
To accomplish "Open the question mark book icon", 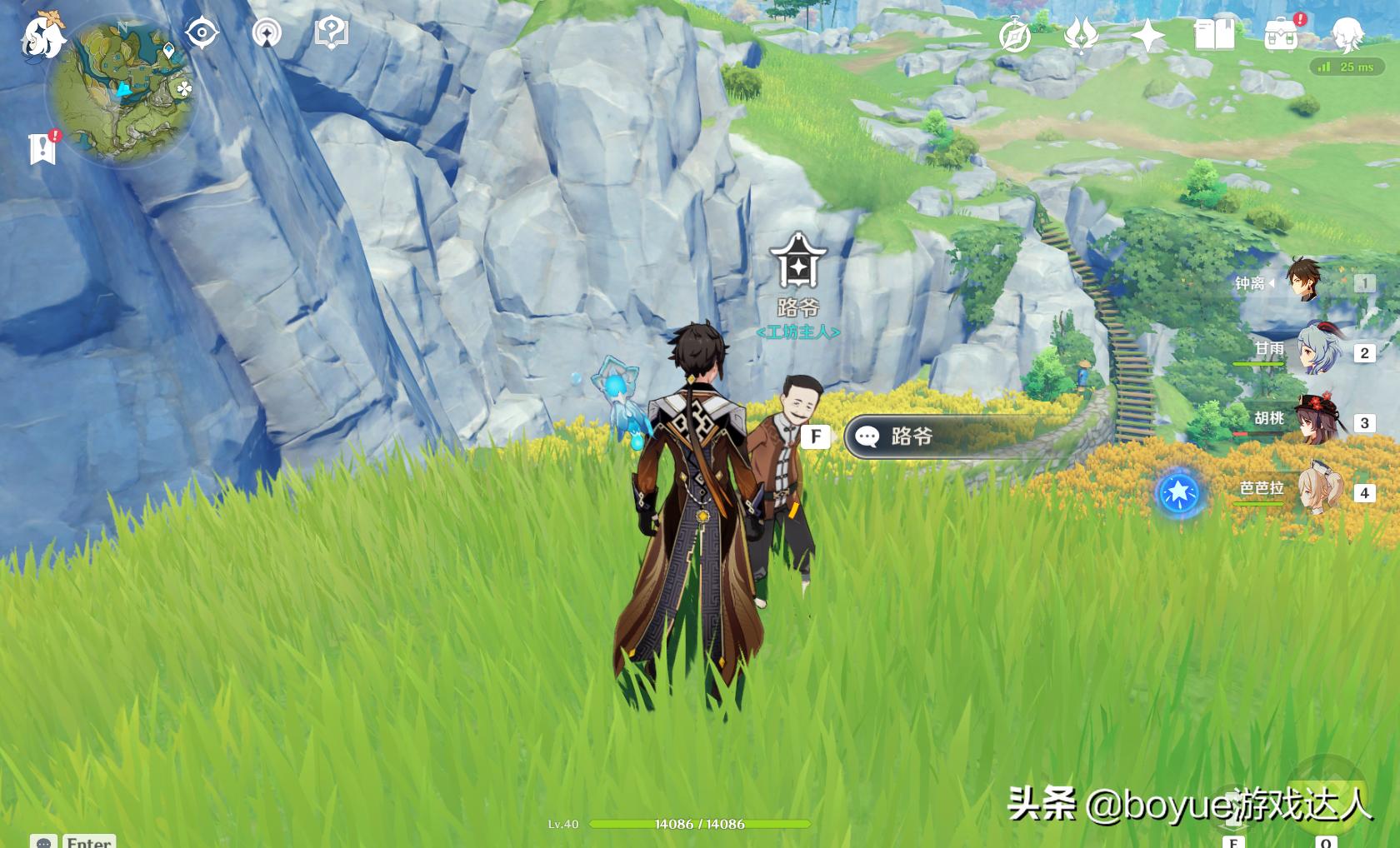I will 331,33.
